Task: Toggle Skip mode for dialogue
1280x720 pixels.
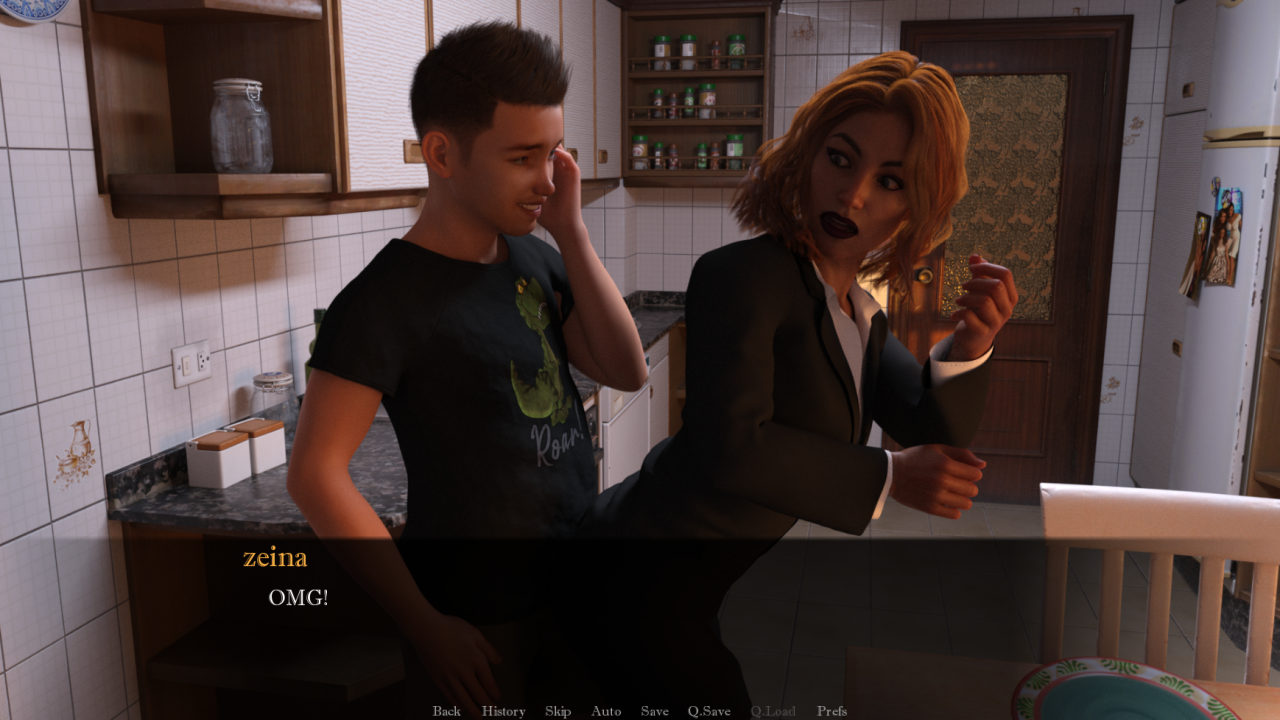Action: coord(558,711)
